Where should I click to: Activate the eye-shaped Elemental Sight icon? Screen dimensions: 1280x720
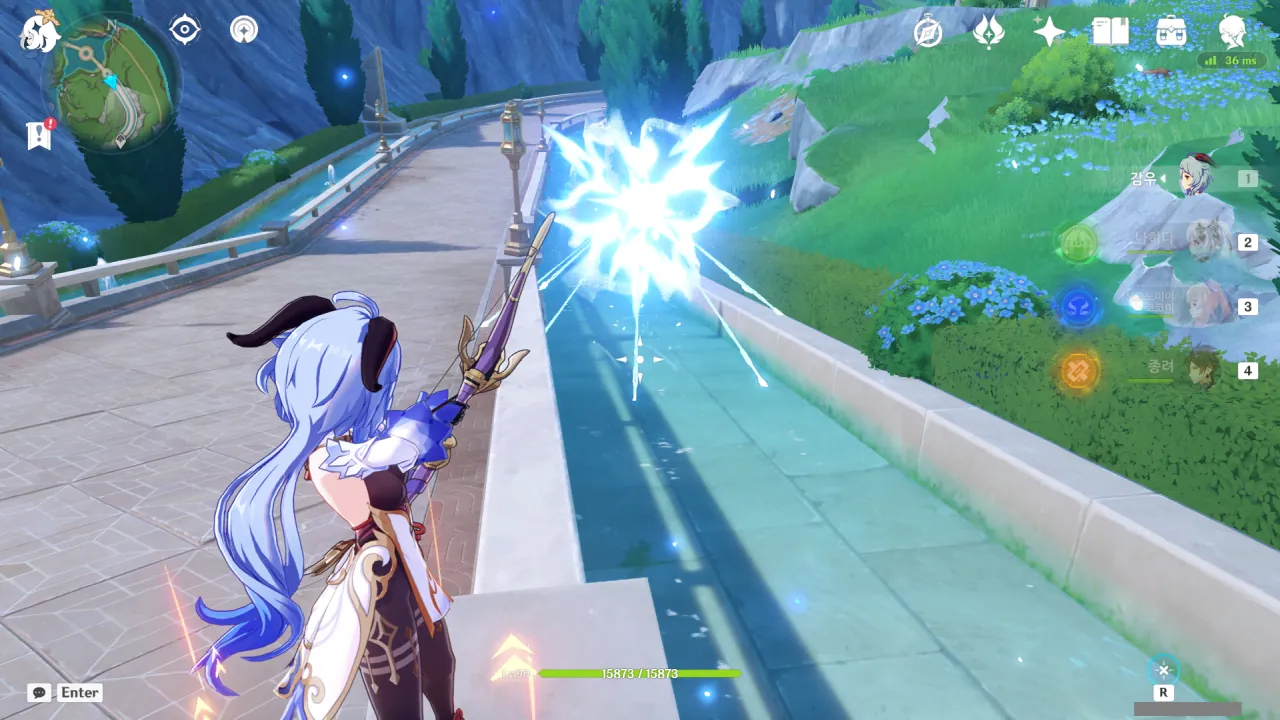point(185,30)
